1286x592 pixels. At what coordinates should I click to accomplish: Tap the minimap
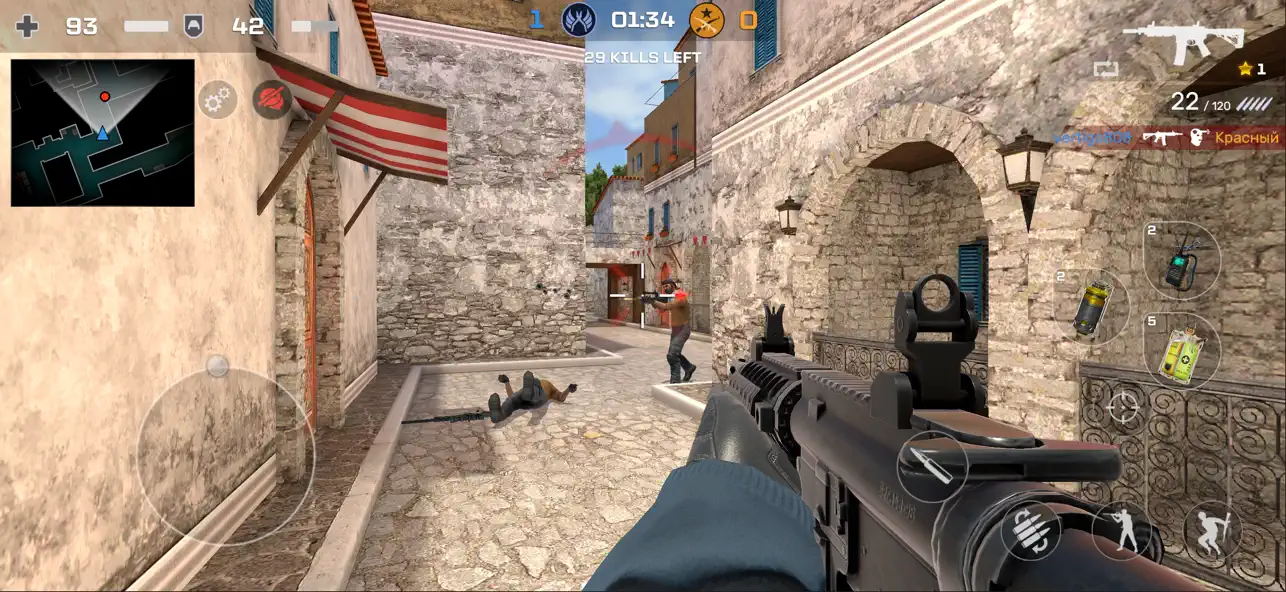coord(103,133)
